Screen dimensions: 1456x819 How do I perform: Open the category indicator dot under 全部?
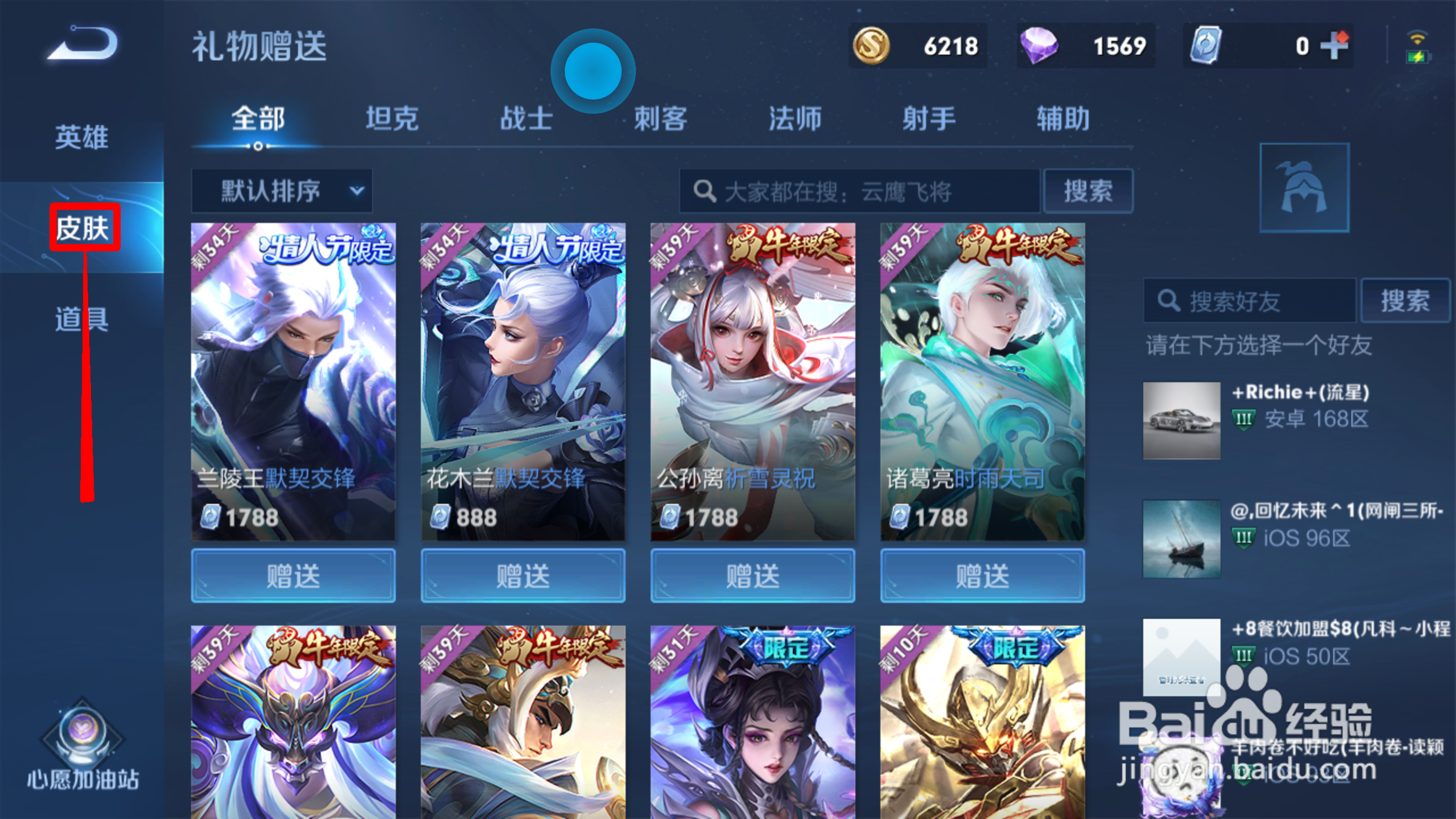click(x=258, y=146)
